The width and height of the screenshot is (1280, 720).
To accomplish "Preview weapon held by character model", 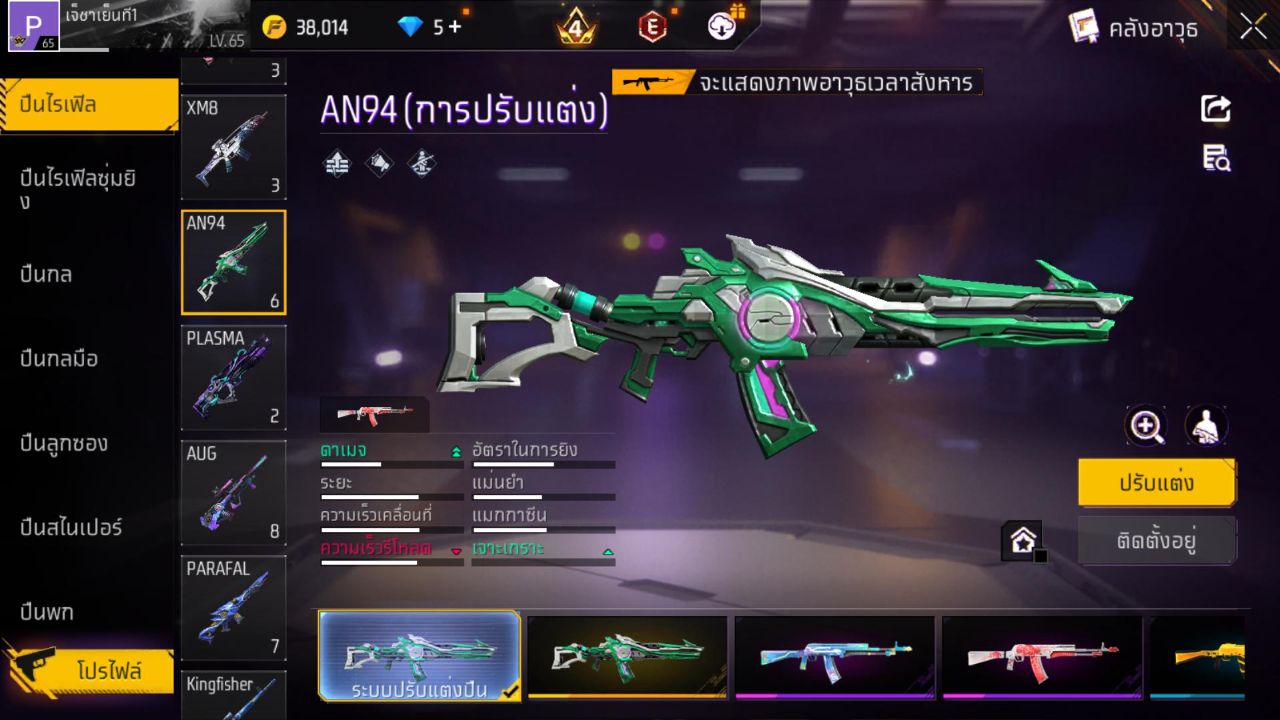I will (x=1205, y=426).
